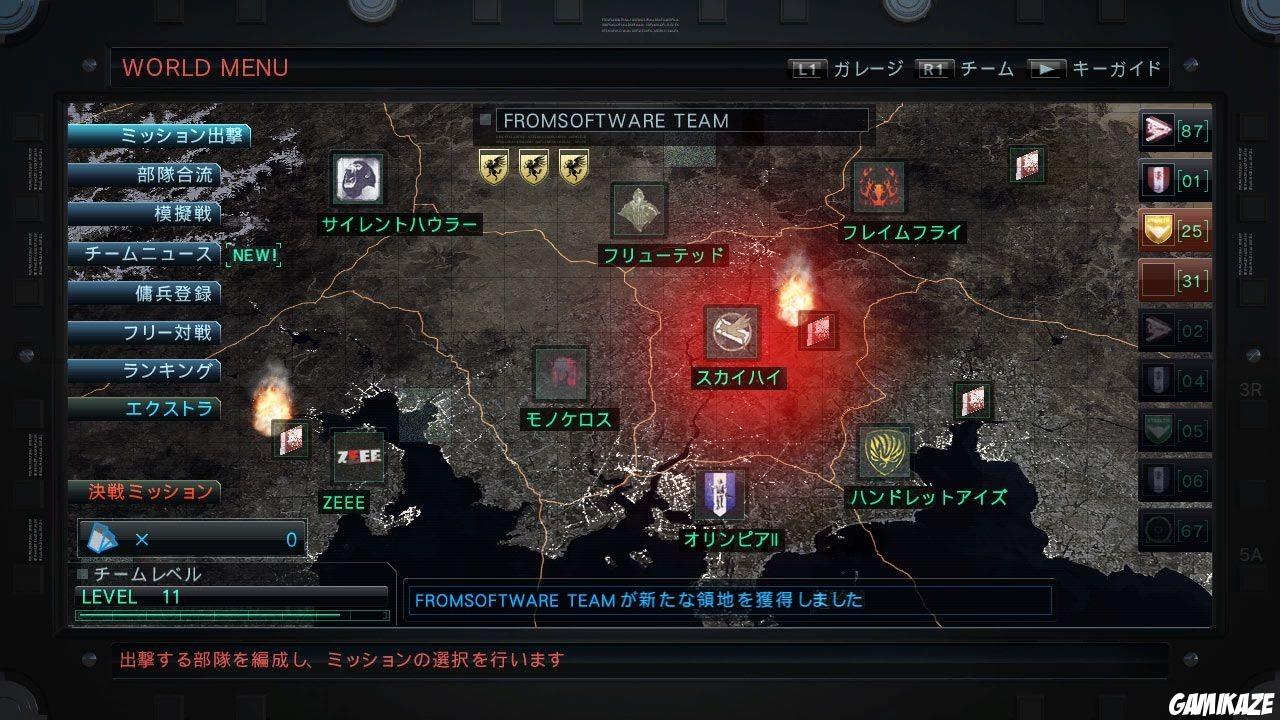Viewport: 1280px width, 720px height.
Task: Open チームニュース marked NEW!
Action: tap(160, 253)
